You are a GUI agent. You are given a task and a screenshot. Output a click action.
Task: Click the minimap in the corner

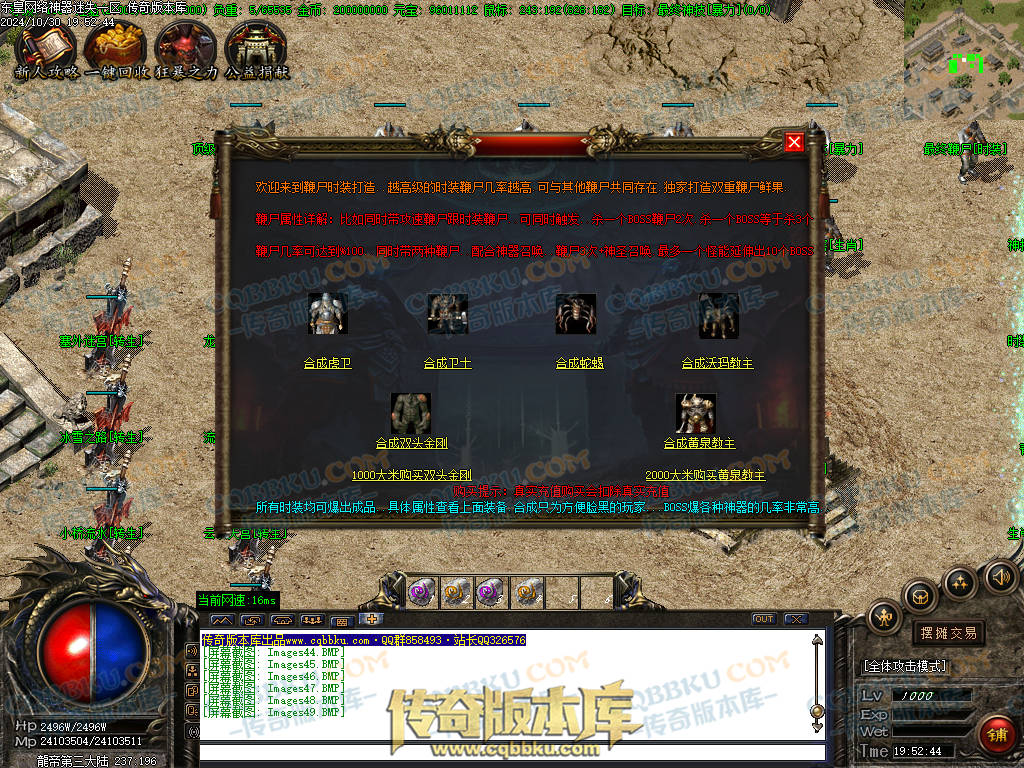pos(963,48)
